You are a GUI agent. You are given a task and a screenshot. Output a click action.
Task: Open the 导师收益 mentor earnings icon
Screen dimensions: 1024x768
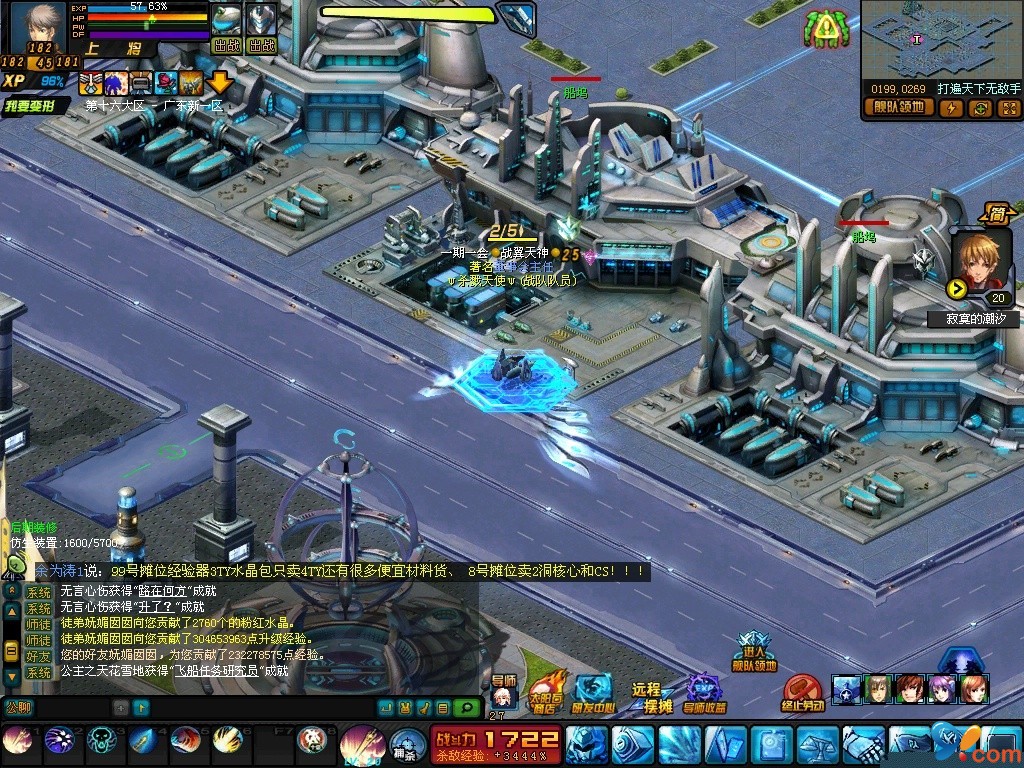coord(705,694)
